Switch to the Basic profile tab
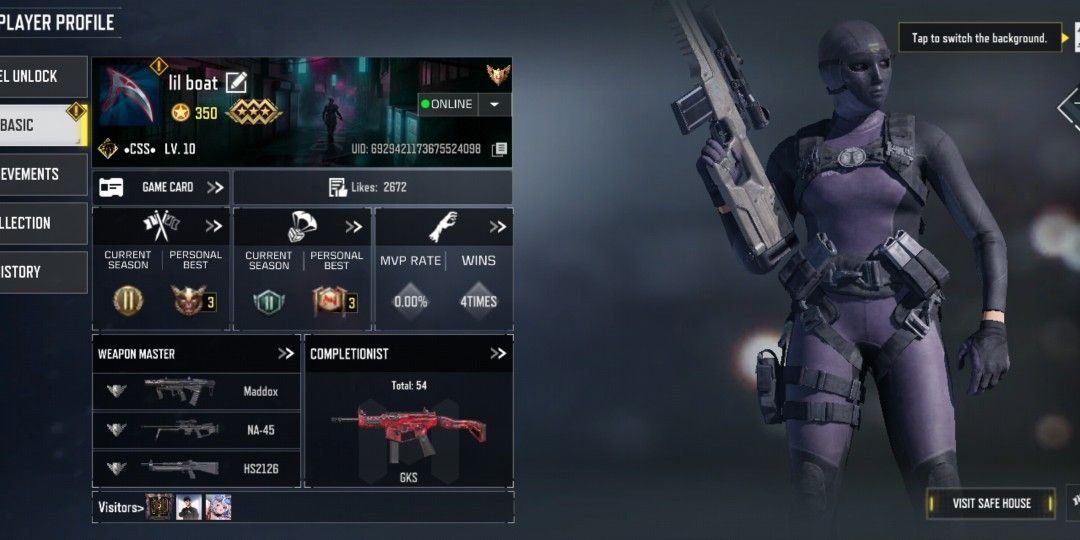 (40, 125)
